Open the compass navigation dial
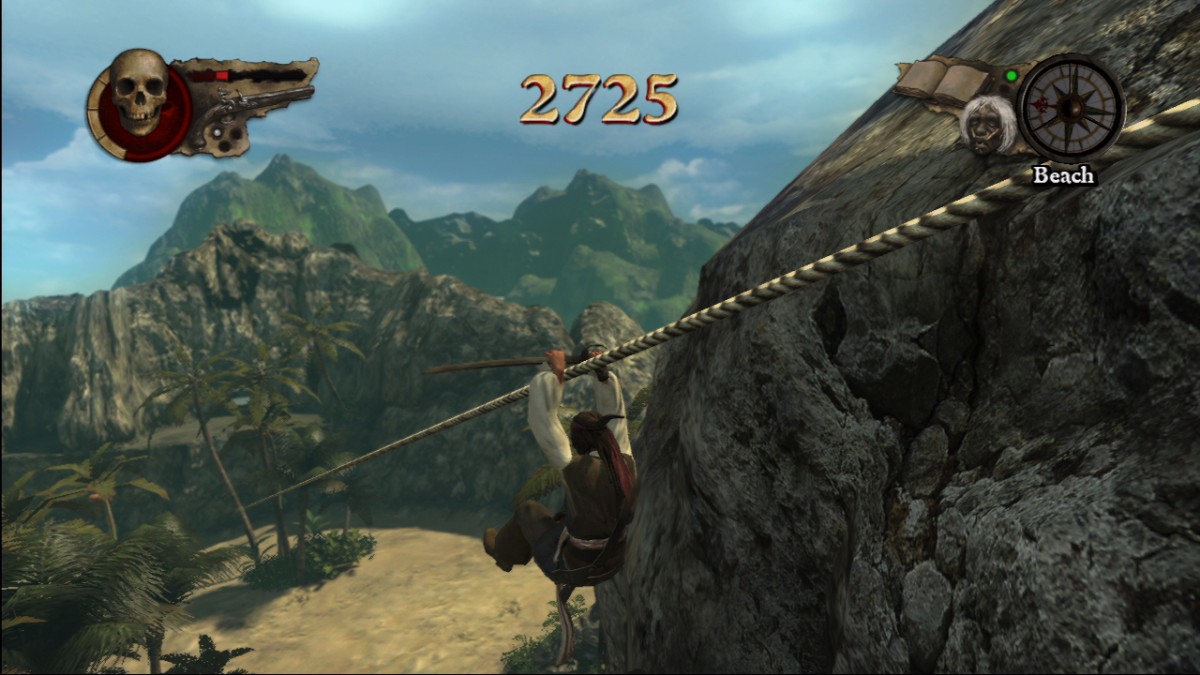 (1072, 106)
